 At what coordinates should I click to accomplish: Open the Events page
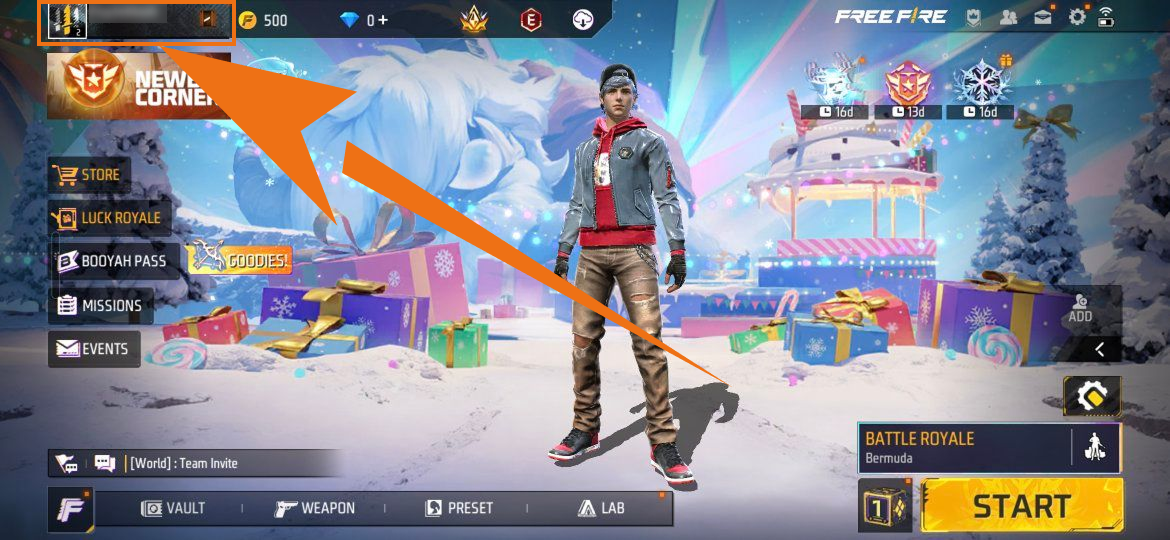(94, 349)
